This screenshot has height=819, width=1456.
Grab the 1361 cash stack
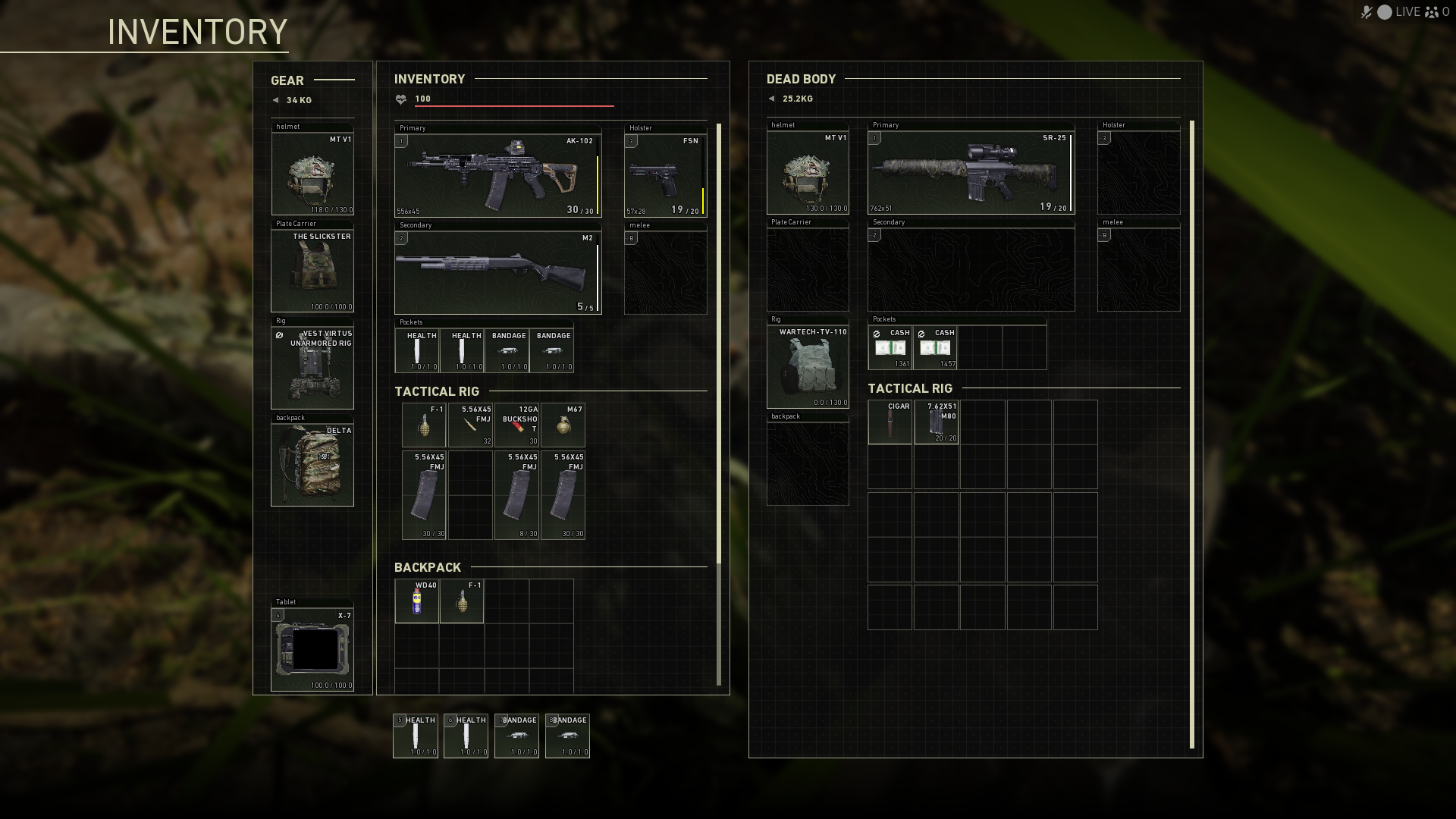pyautogui.click(x=890, y=348)
